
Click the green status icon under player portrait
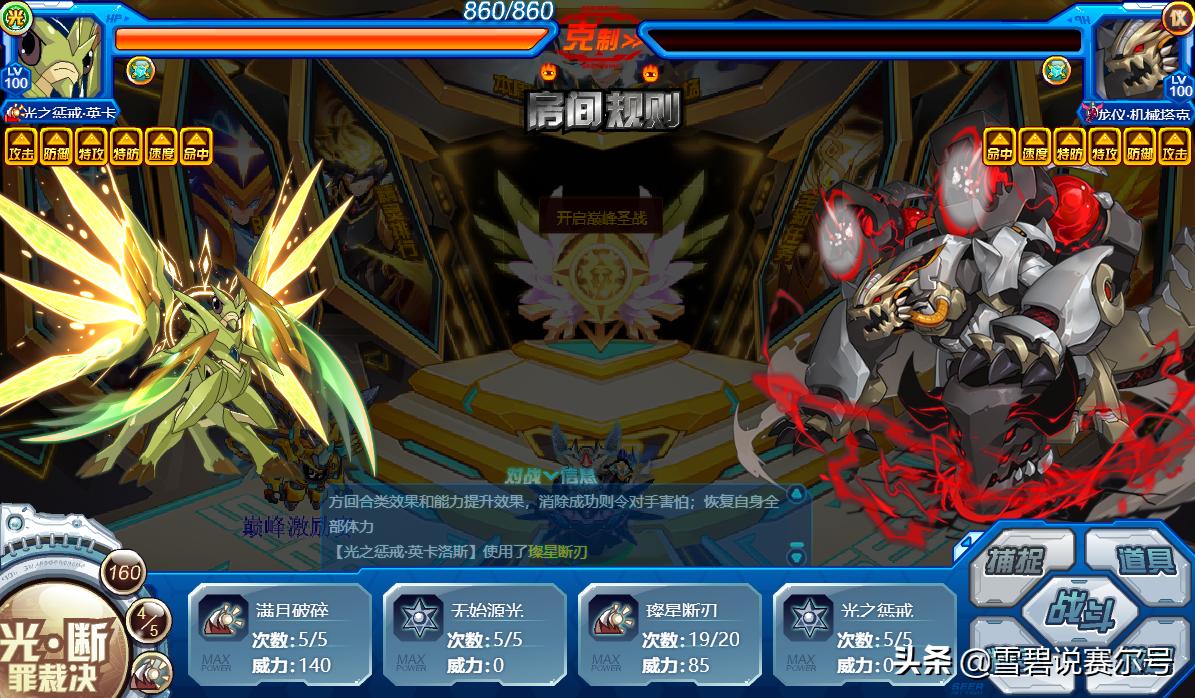pyautogui.click(x=140, y=70)
